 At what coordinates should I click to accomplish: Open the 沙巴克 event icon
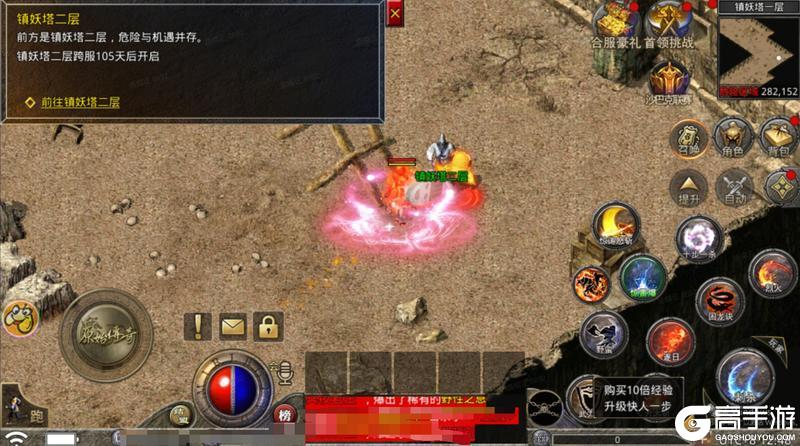pyautogui.click(x=667, y=76)
